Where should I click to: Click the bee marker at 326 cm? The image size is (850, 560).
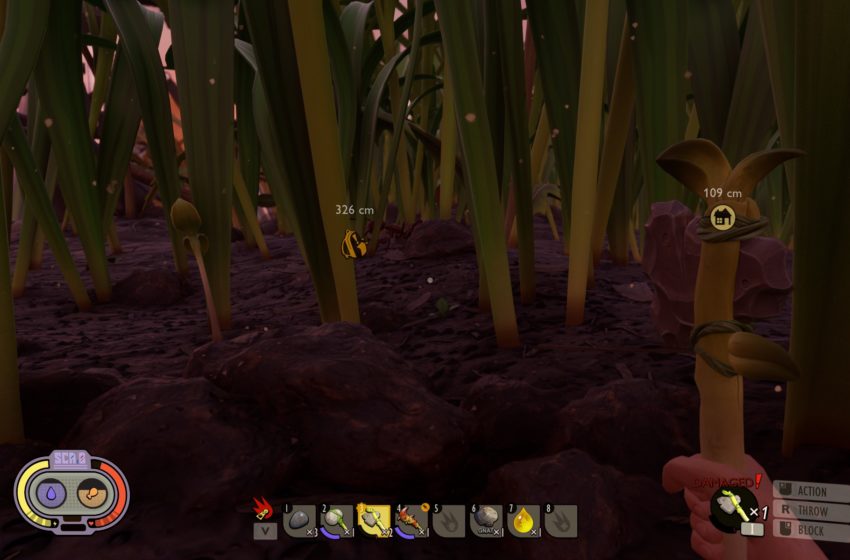[x=352, y=243]
